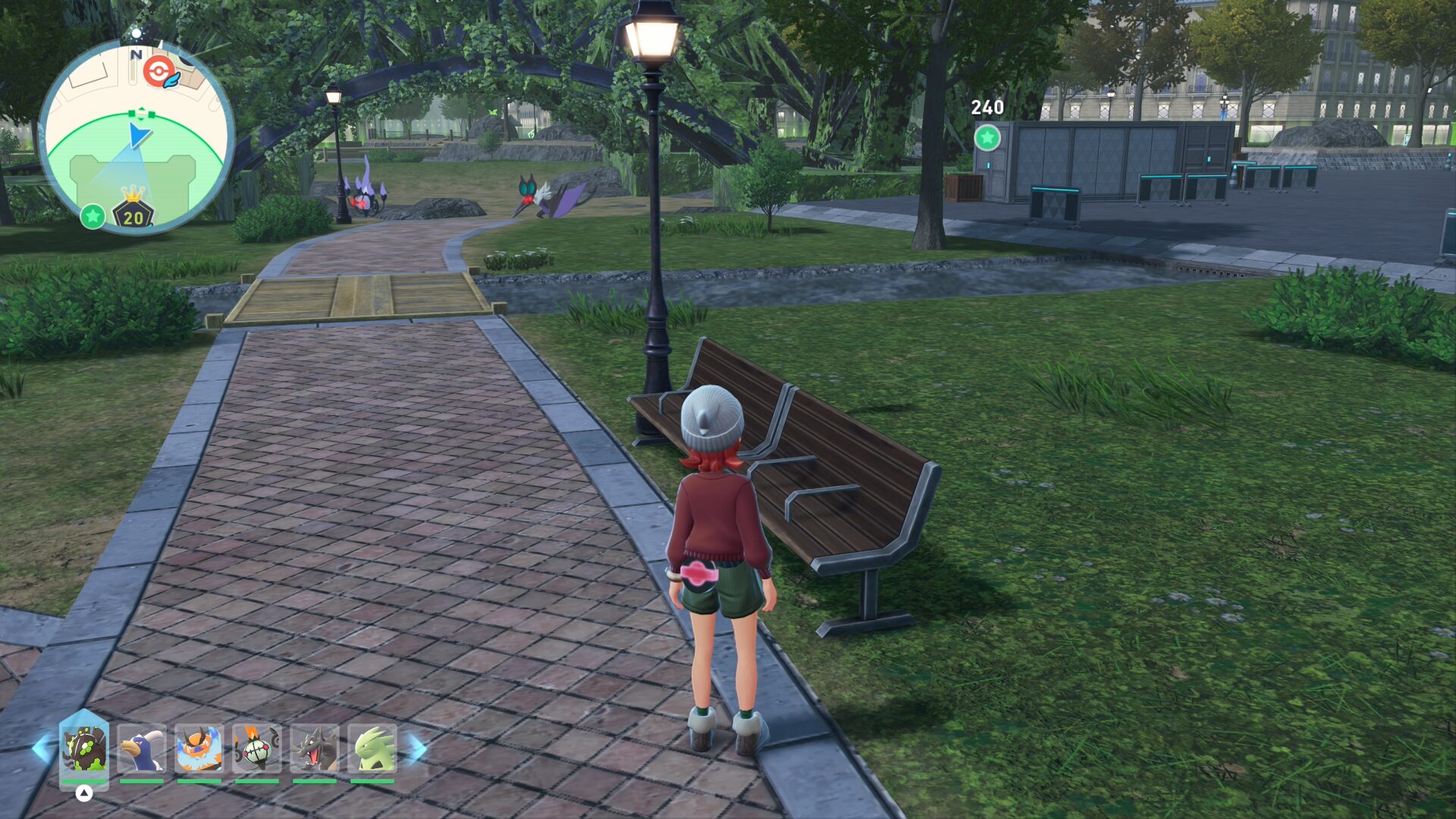Click the crowned level 20 badge on minimap
This screenshot has height=819, width=1456.
click(133, 211)
